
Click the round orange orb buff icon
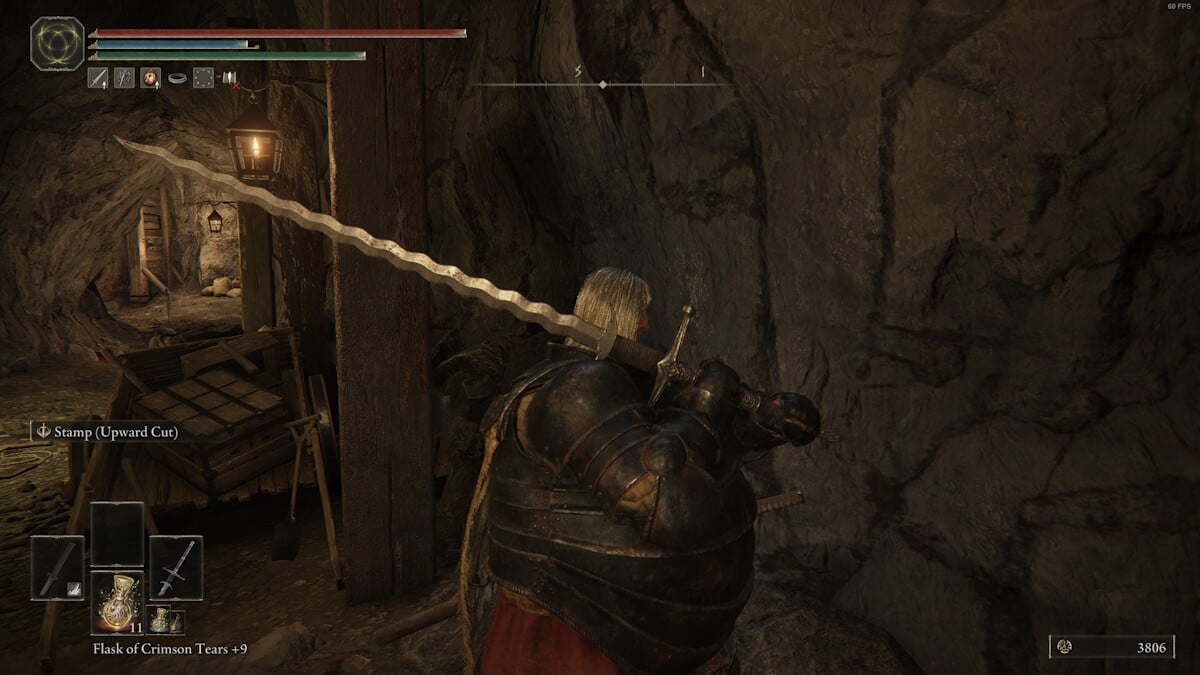[151, 77]
